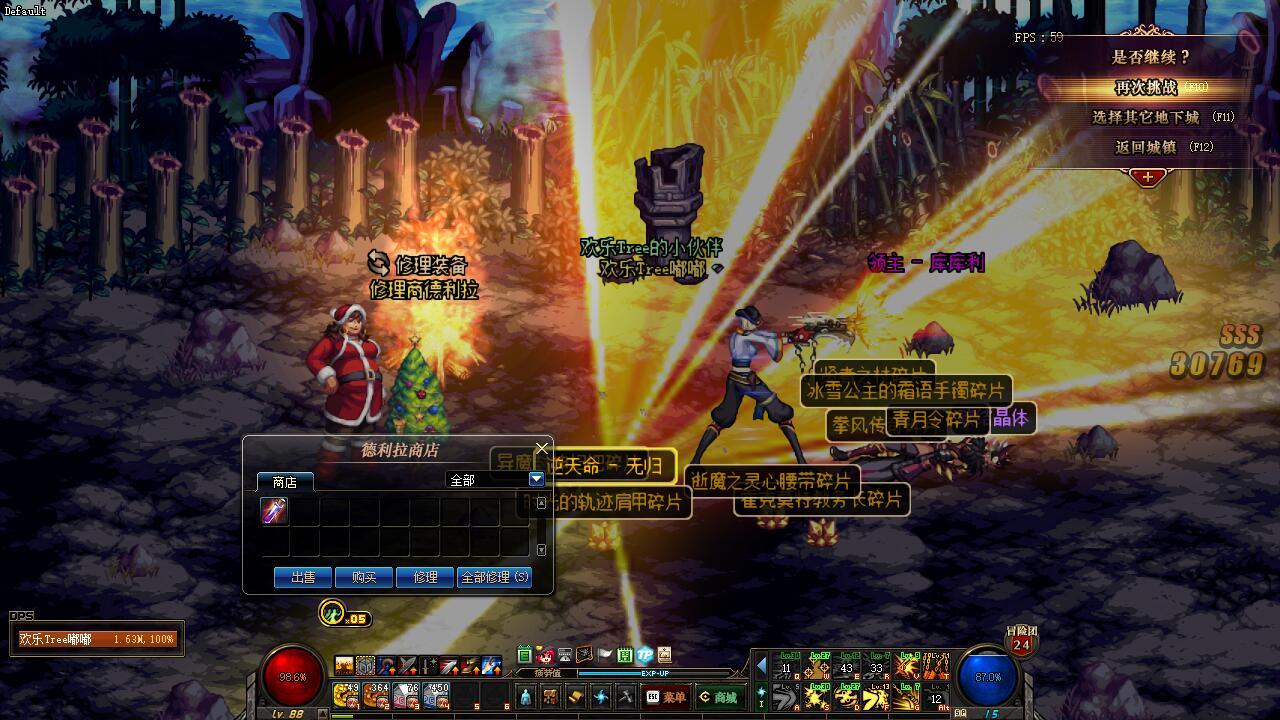Select 选择其它地下城 option
1280x720 pixels.
(1146, 117)
